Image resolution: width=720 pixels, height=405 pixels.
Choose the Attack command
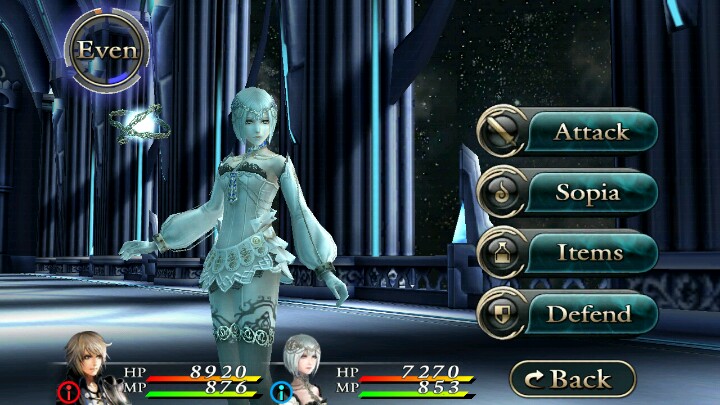(x=567, y=131)
